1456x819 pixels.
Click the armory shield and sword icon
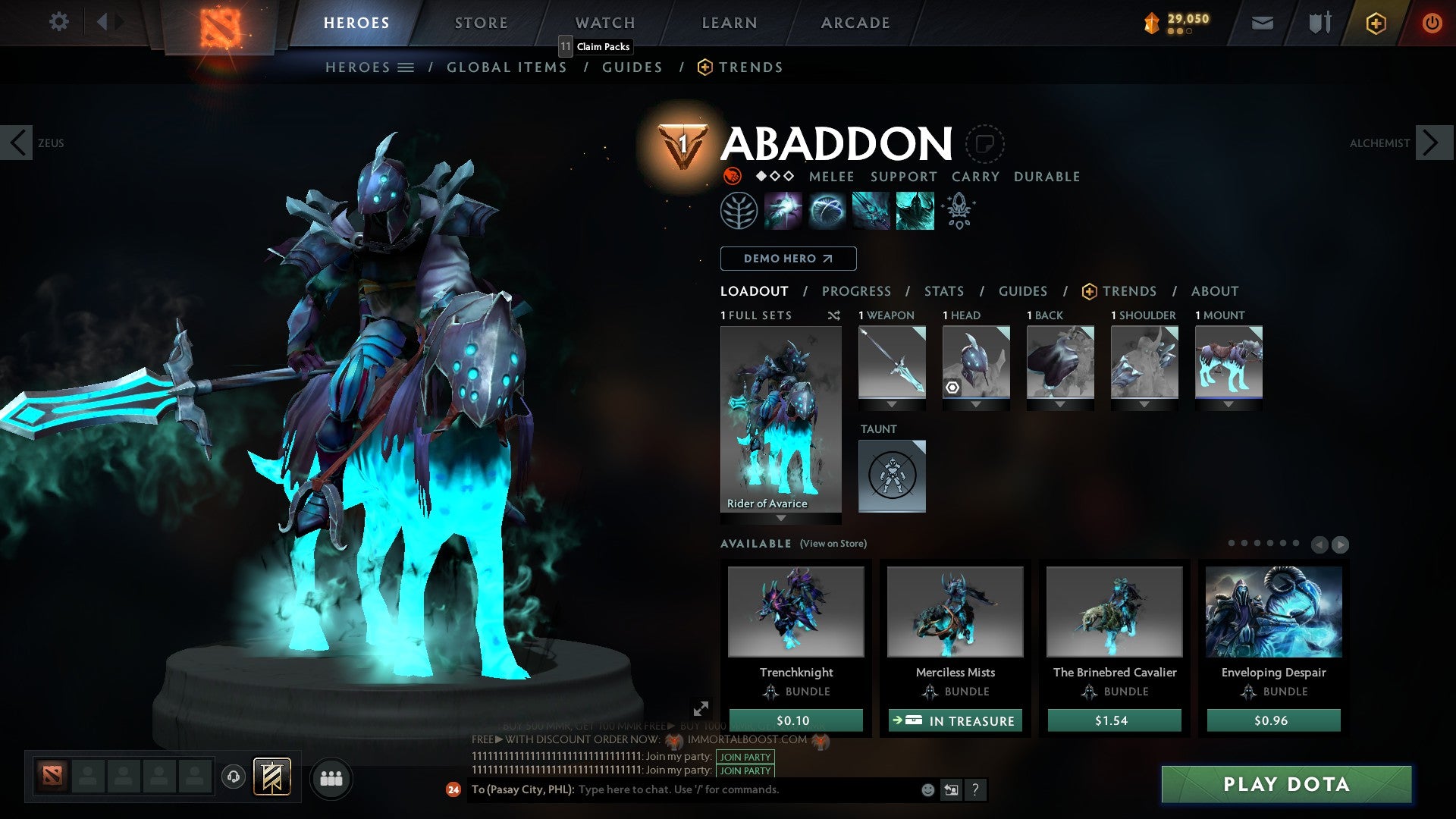coord(1319,23)
